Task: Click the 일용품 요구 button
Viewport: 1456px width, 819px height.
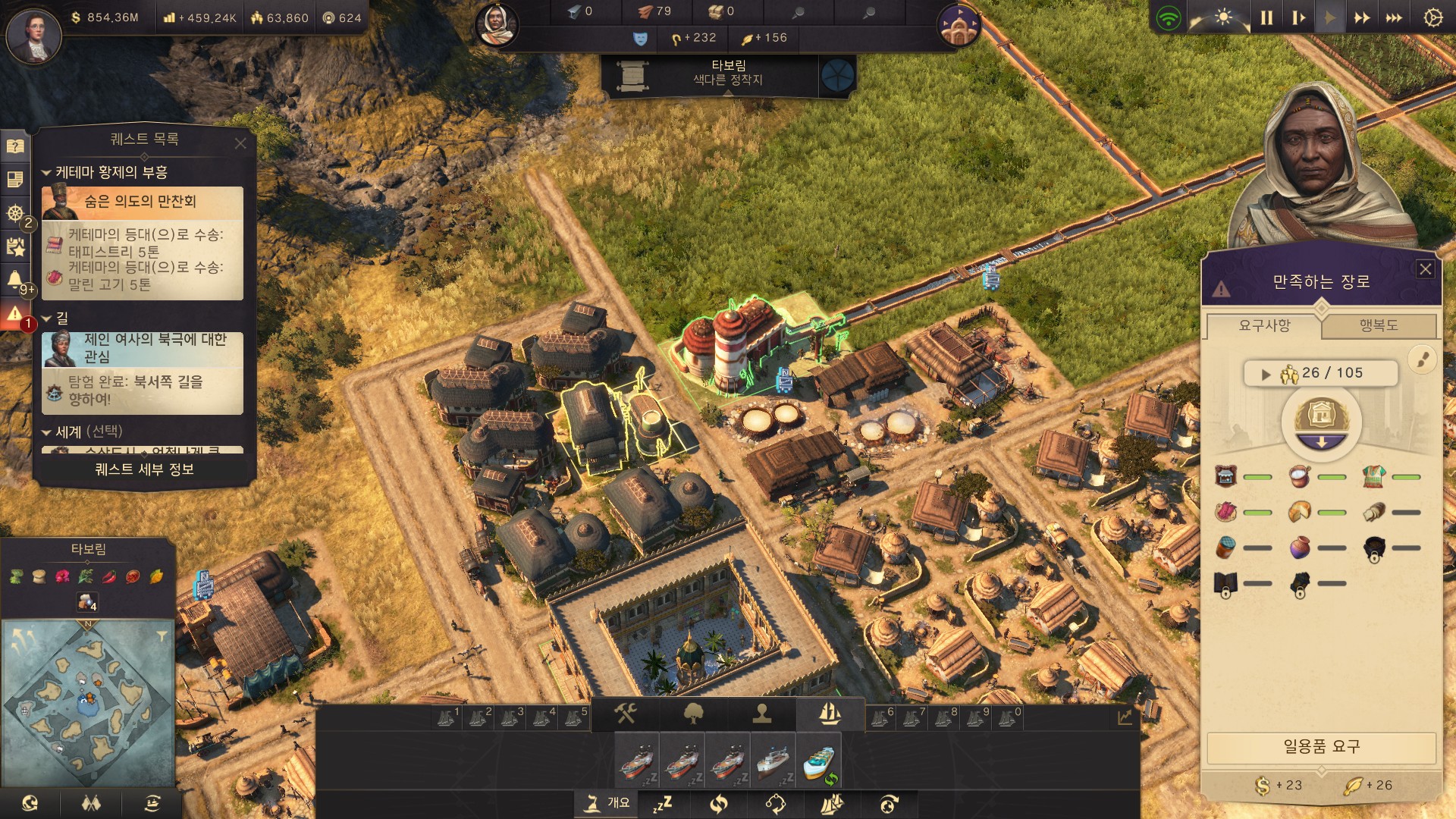Action: [1320, 747]
